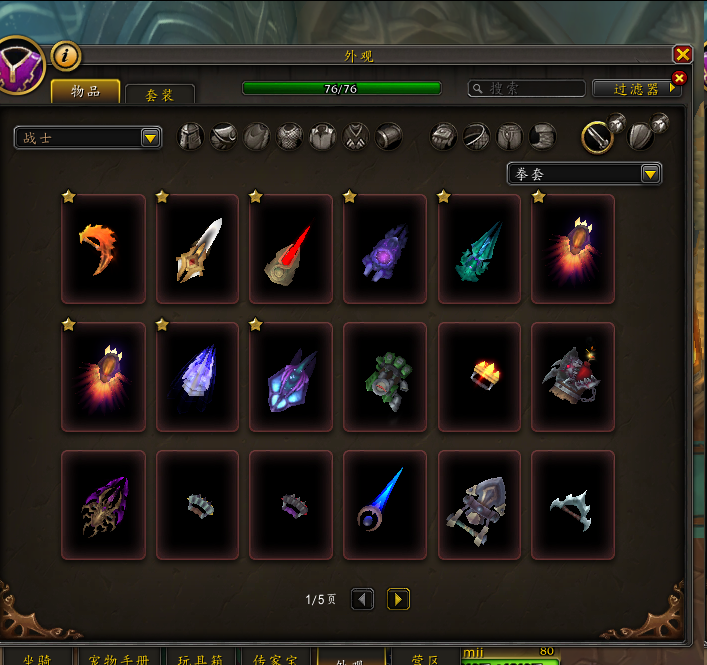Select the orange flame claw appearance

103,248
